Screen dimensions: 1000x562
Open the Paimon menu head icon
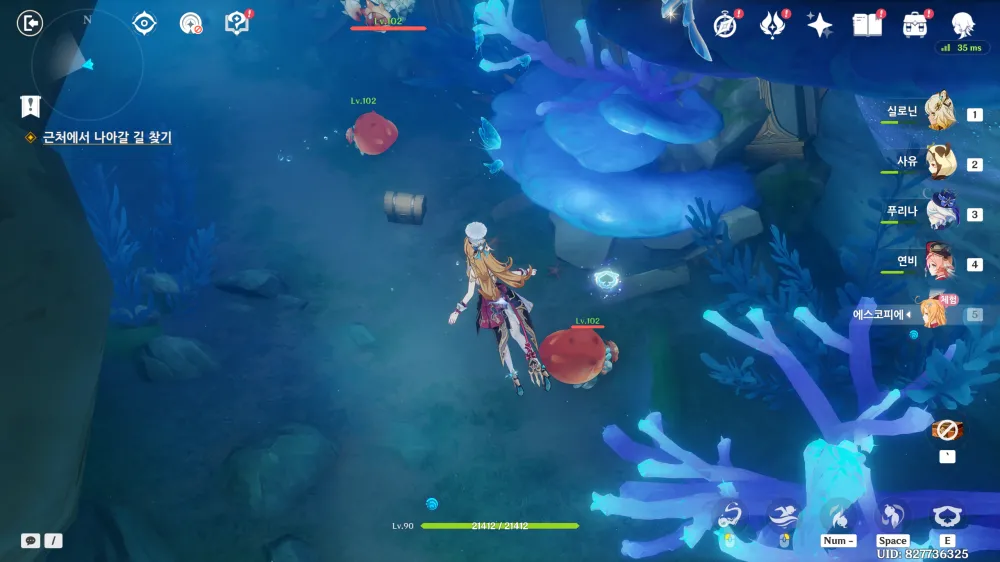coord(963,24)
